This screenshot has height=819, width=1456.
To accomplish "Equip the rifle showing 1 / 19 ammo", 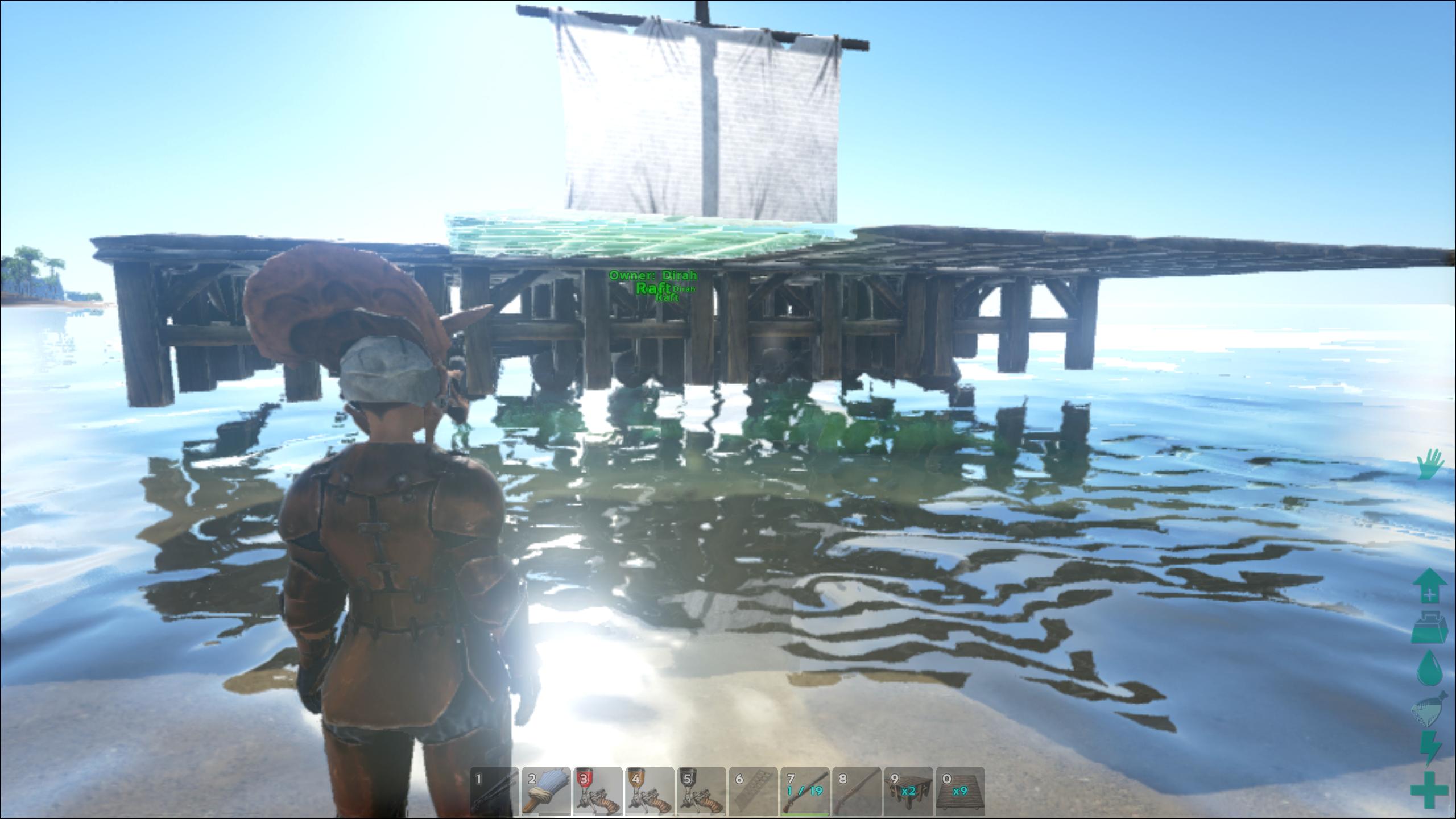I will click(x=805, y=791).
